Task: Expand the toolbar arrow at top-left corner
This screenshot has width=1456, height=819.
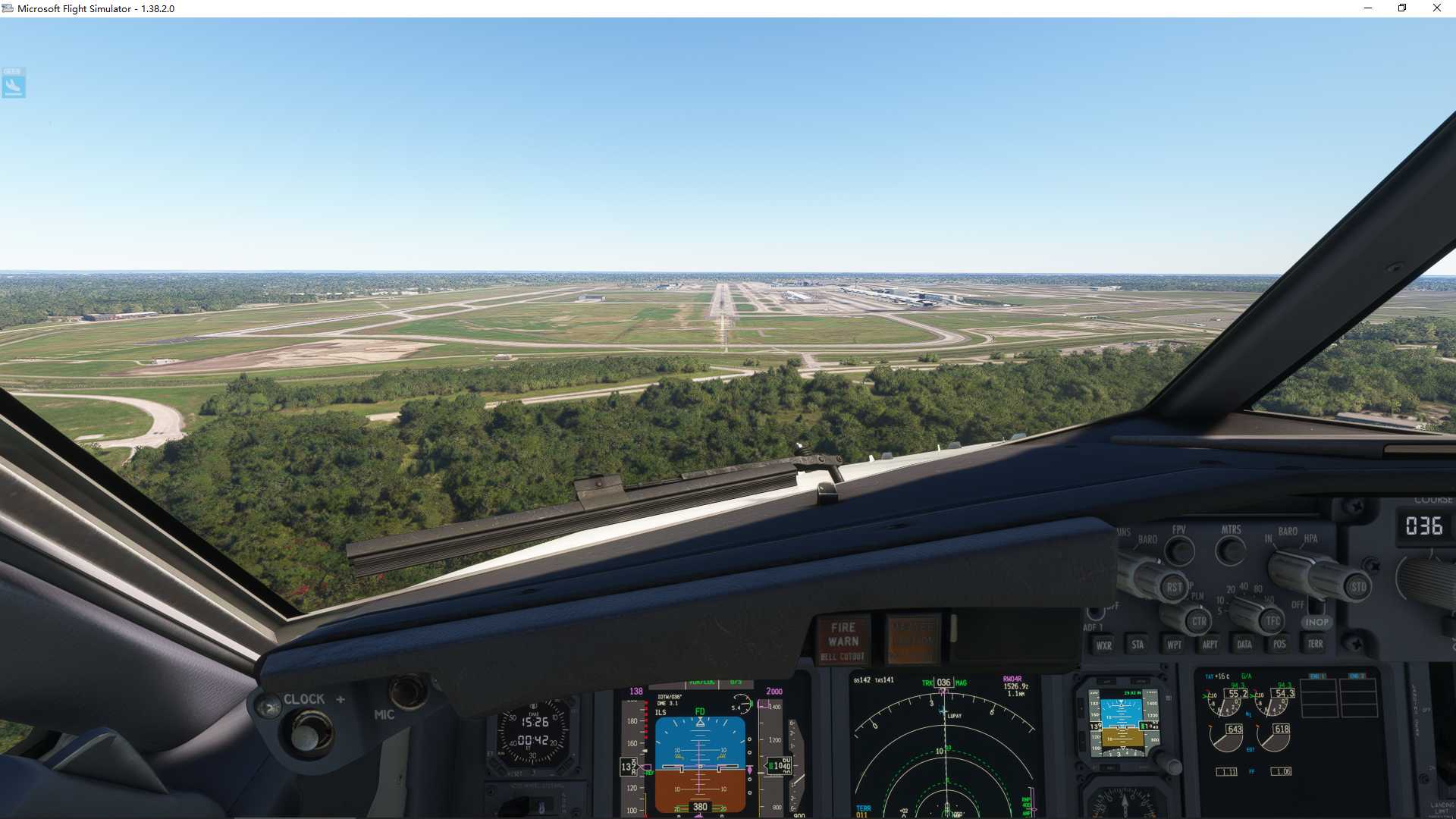Action: click(13, 83)
